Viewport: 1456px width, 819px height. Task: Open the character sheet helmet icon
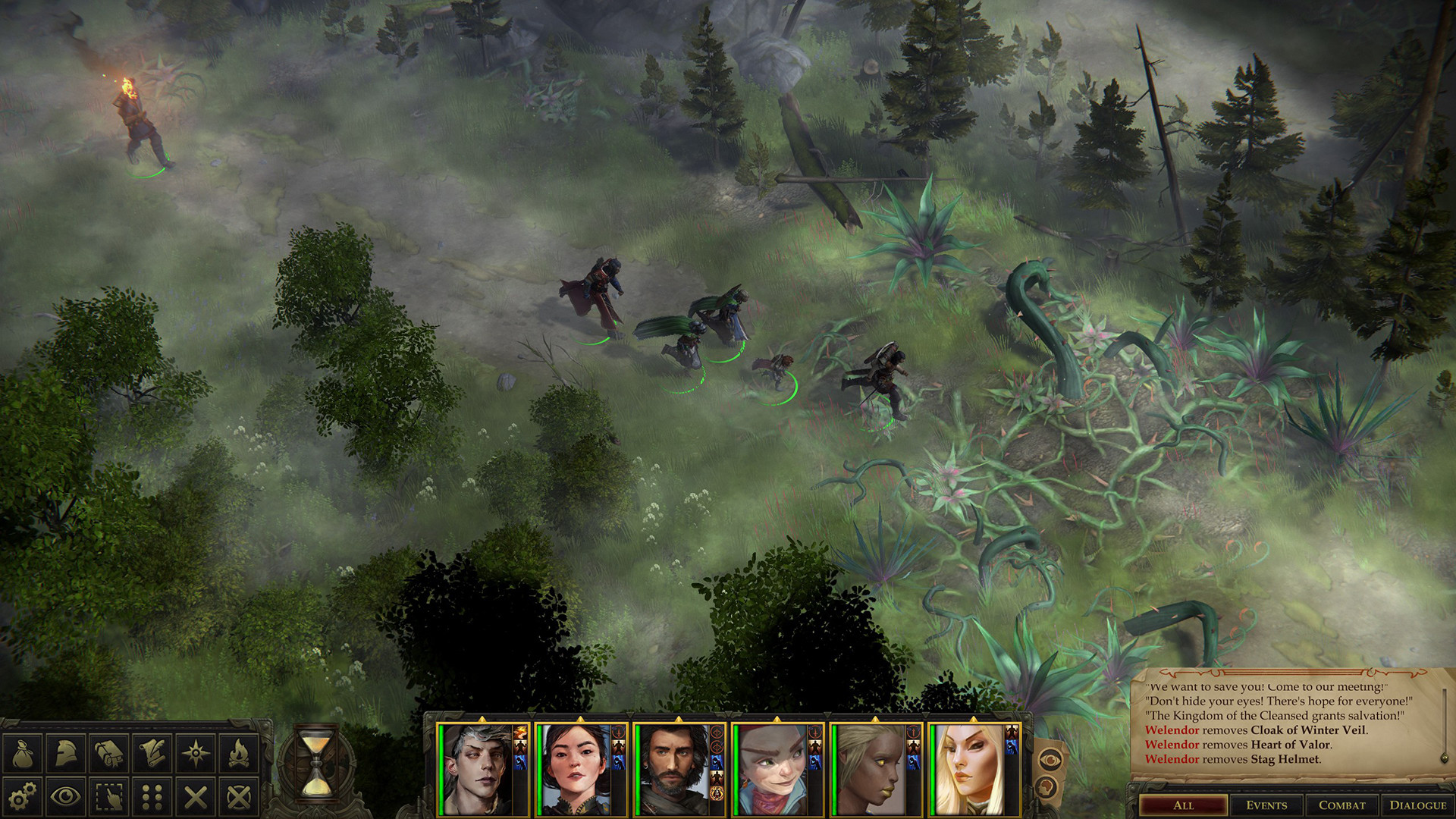coord(66,753)
